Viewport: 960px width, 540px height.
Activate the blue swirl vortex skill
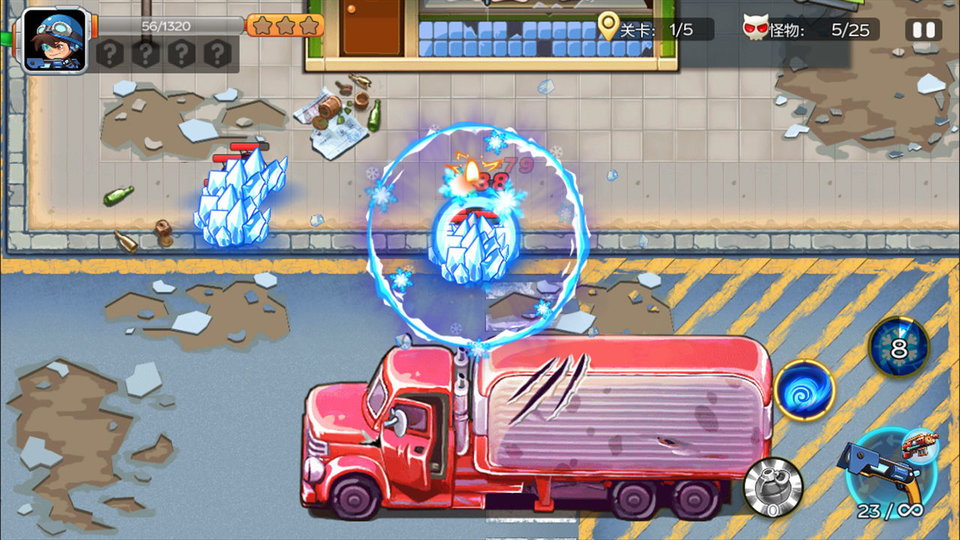[x=804, y=389]
